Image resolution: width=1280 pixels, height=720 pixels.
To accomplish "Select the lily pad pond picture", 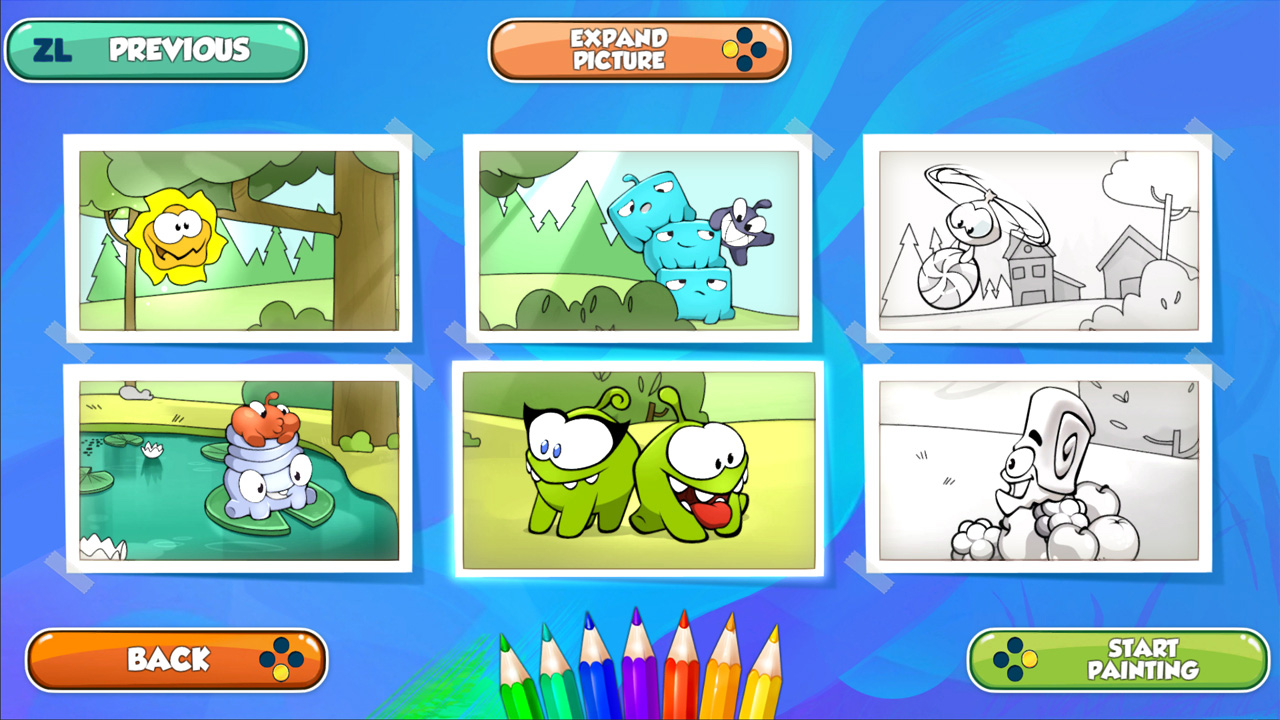I will [x=240, y=470].
